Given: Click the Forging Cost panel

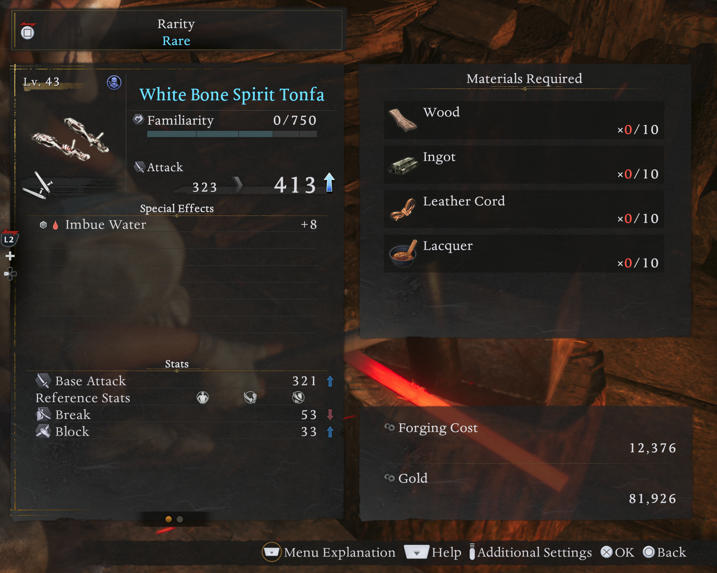Looking at the screenshot, I should (524, 437).
